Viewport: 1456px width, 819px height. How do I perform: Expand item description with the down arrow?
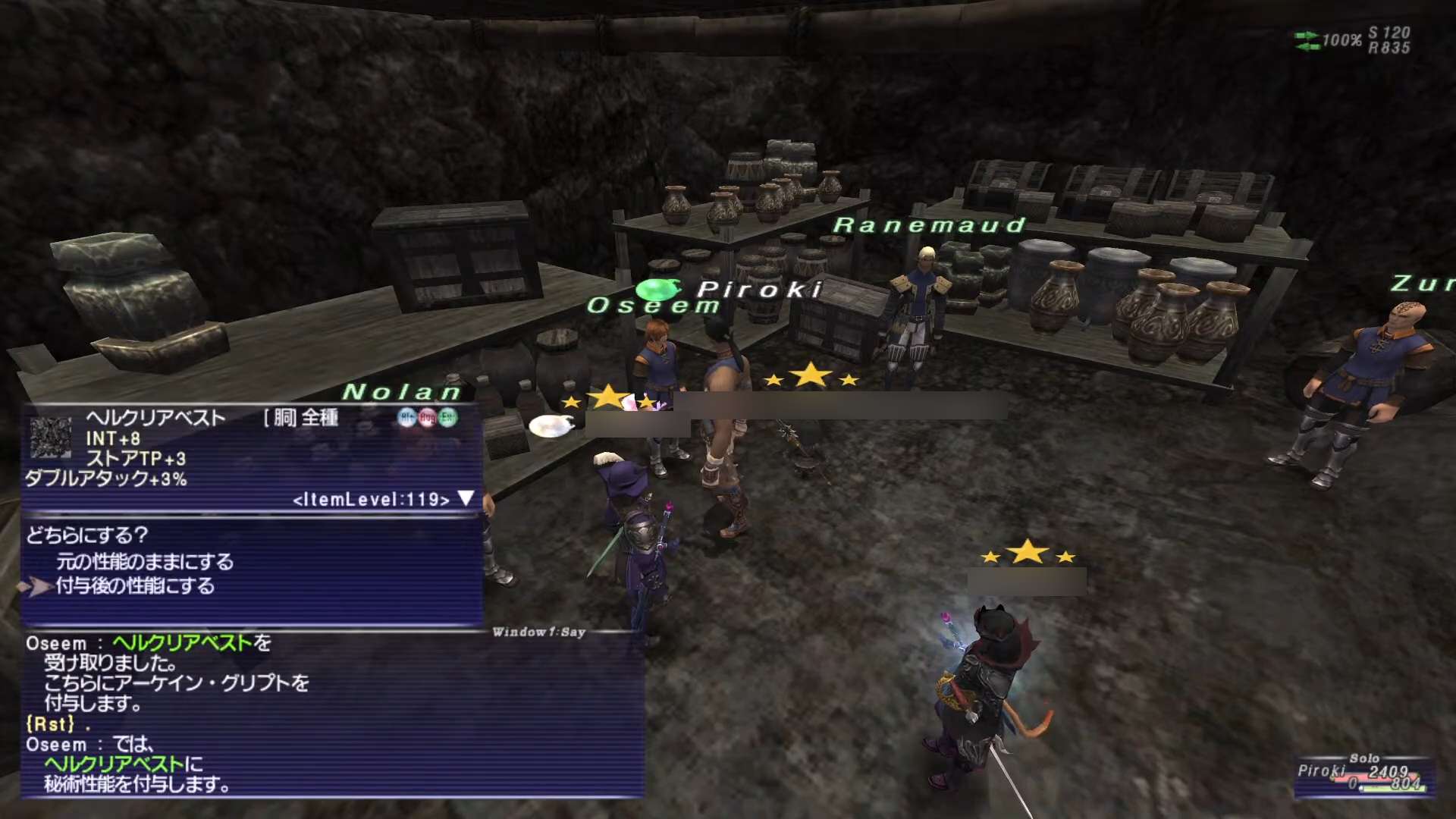pos(466,498)
